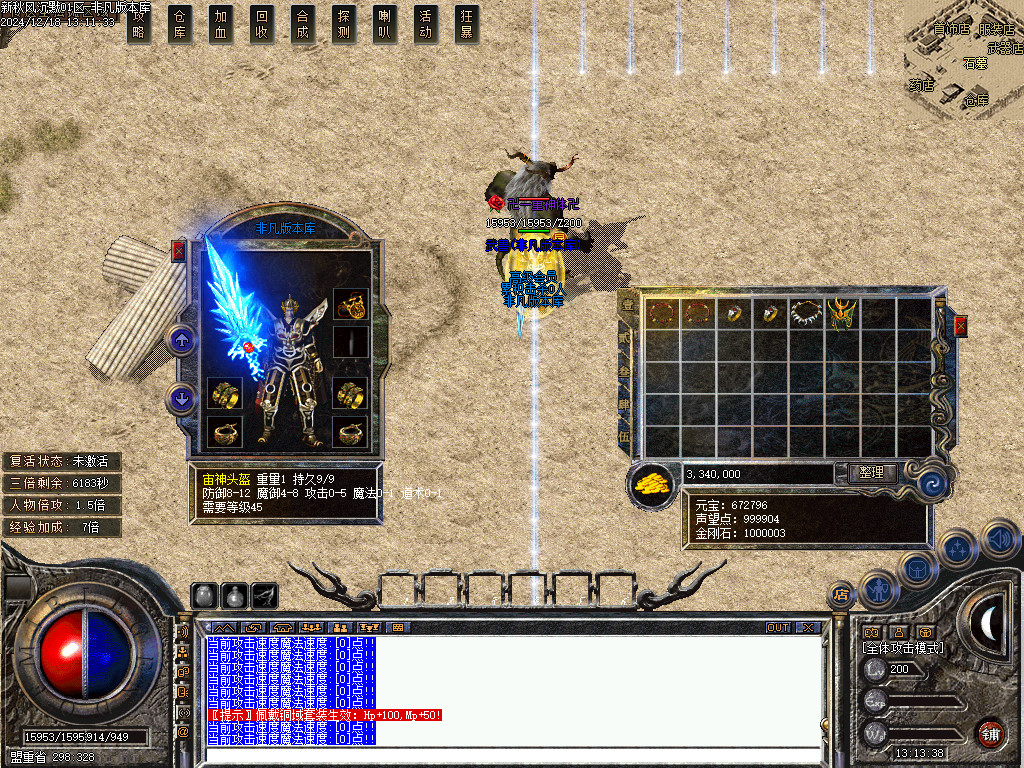Open the 合成 synthesis menu
Screen dimensions: 1024x768
tap(303, 24)
